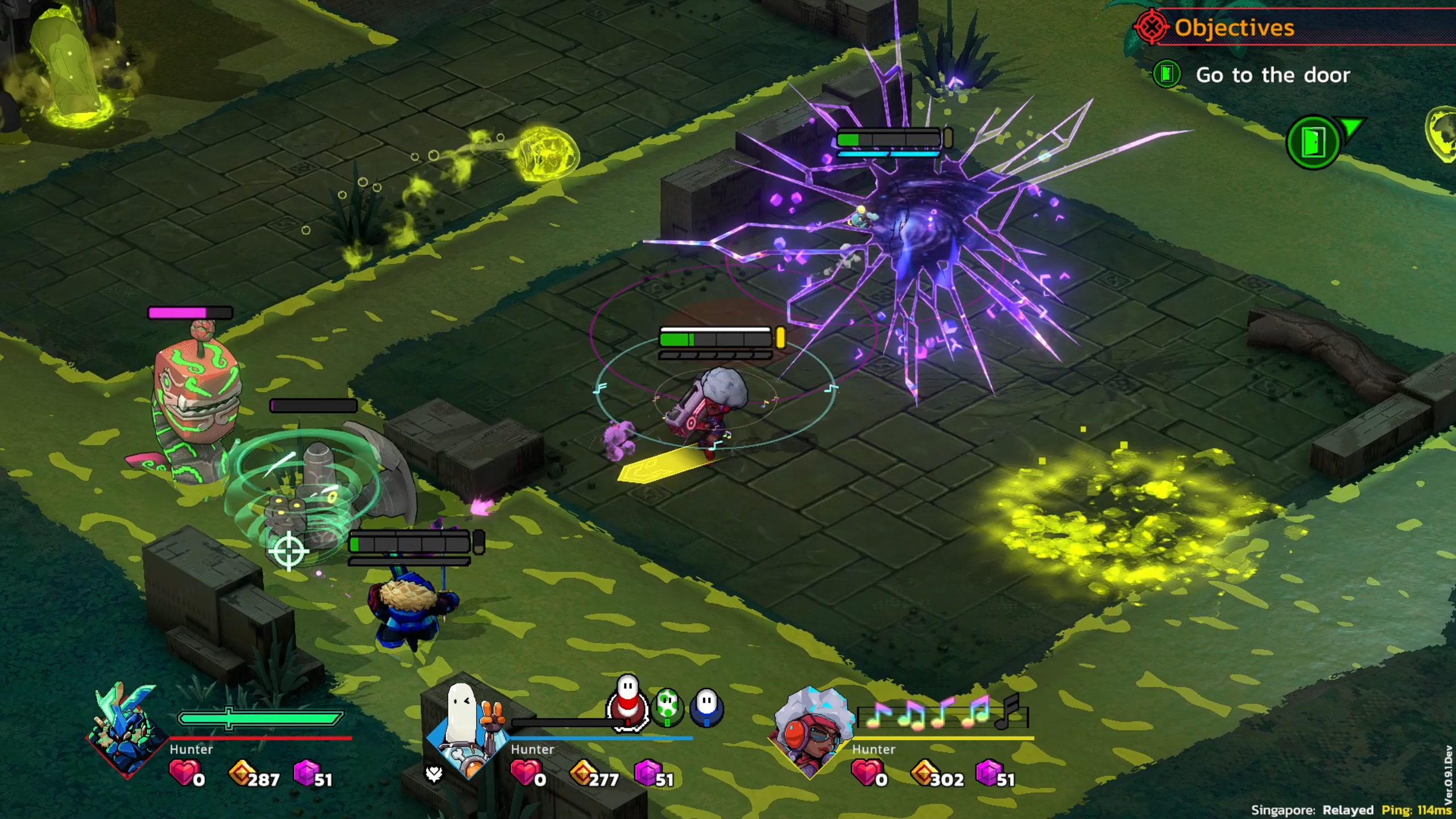
Task: Select the blue armored hunter portrait
Action: point(126,731)
